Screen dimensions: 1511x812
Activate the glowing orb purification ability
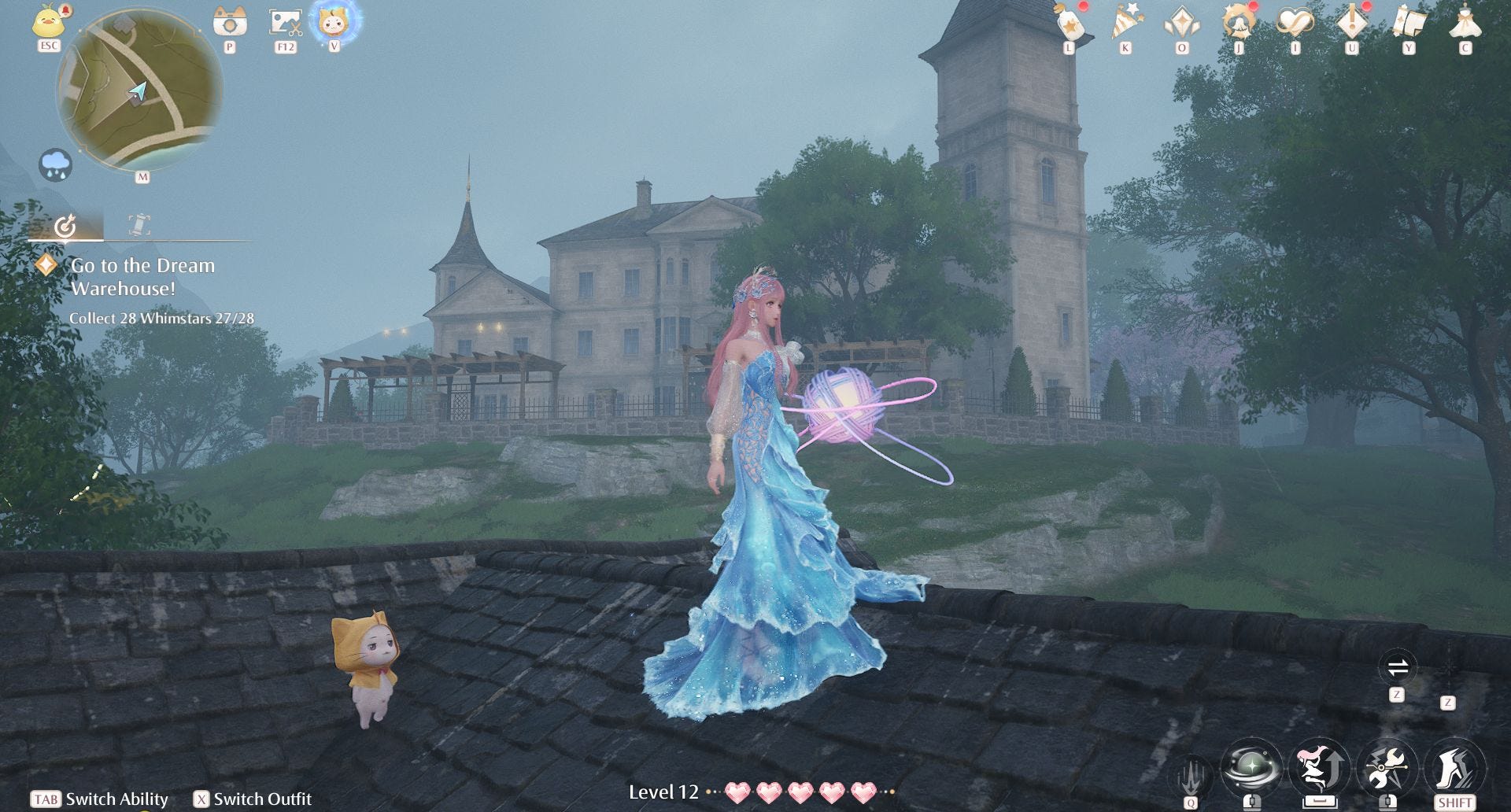coord(1251,767)
